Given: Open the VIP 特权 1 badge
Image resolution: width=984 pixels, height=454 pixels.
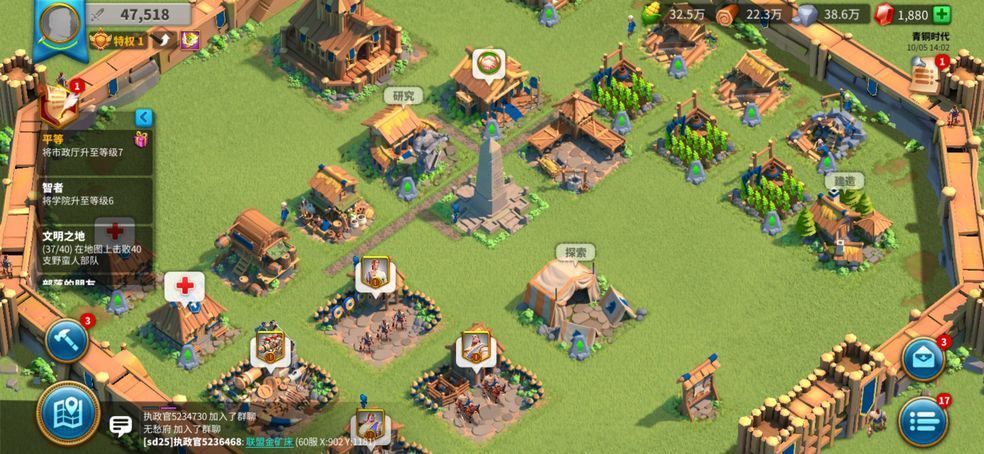Looking at the screenshot, I should click(119, 41).
